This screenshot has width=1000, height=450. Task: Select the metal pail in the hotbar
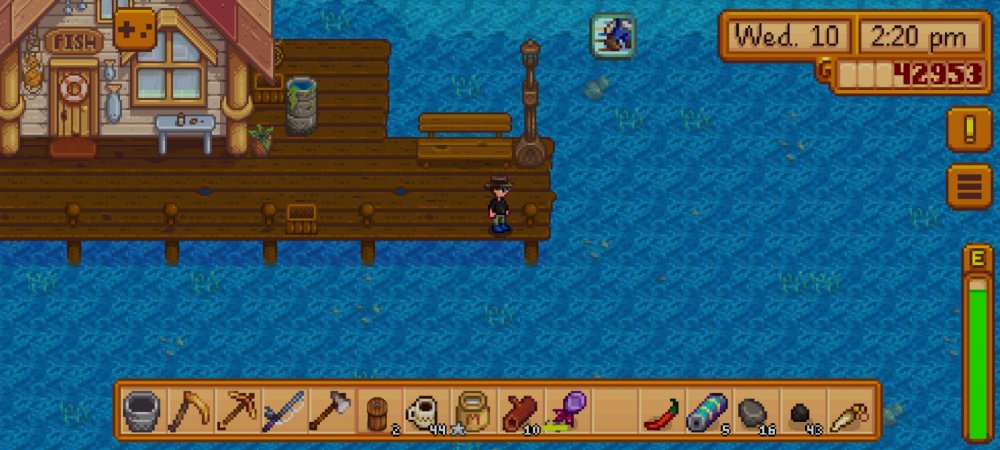pos(141,410)
